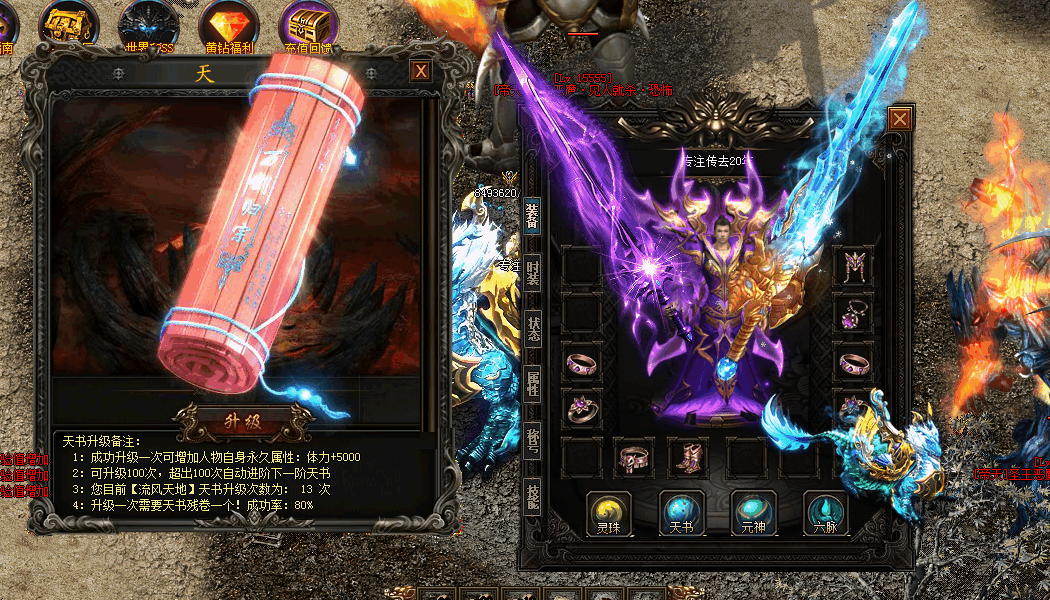The height and width of the screenshot is (600, 1050).
Task: Open the 元神 spirit feature
Action: pyautogui.click(x=754, y=512)
